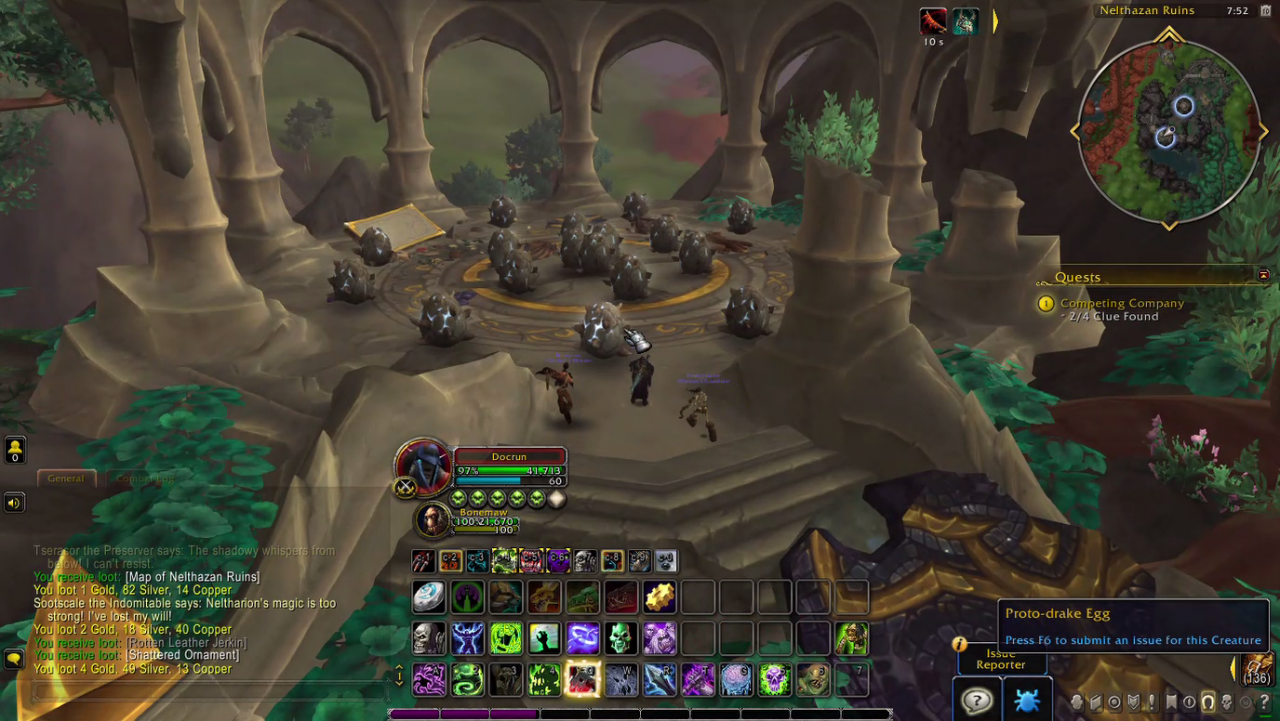Switch to the General chat tab
Image resolution: width=1280 pixels, height=721 pixels.
pos(66,478)
